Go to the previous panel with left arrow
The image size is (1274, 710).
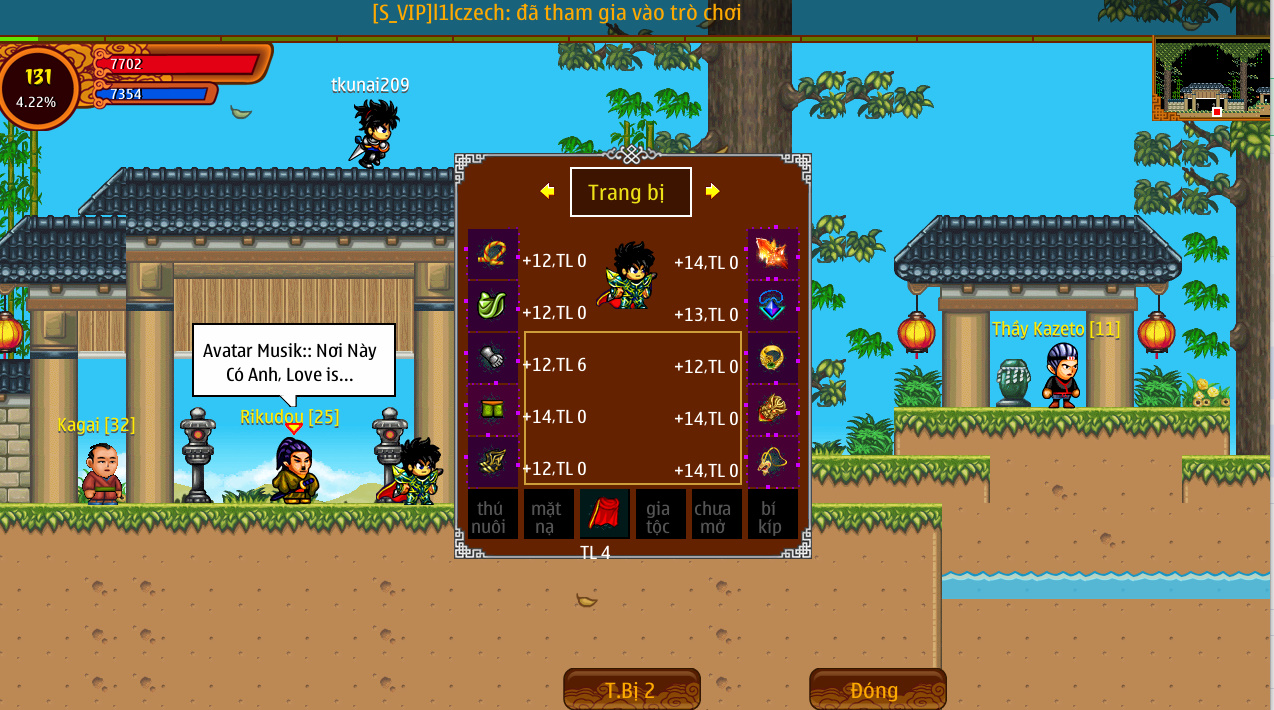tap(547, 191)
